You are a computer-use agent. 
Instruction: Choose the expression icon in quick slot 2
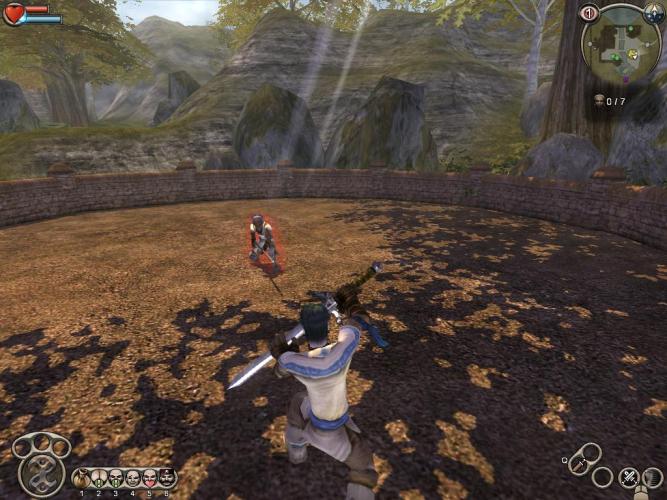(x=98, y=478)
